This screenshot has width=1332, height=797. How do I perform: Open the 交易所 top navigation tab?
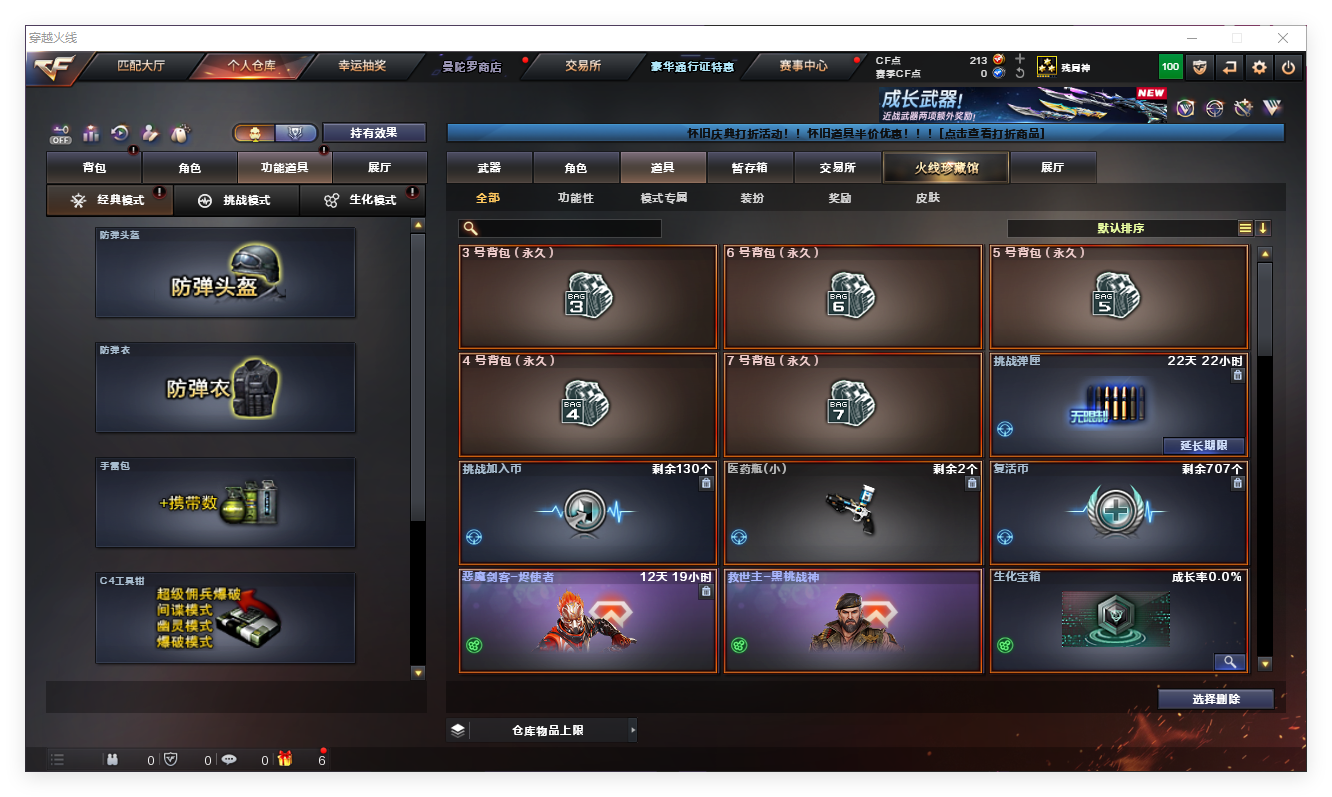coord(583,66)
